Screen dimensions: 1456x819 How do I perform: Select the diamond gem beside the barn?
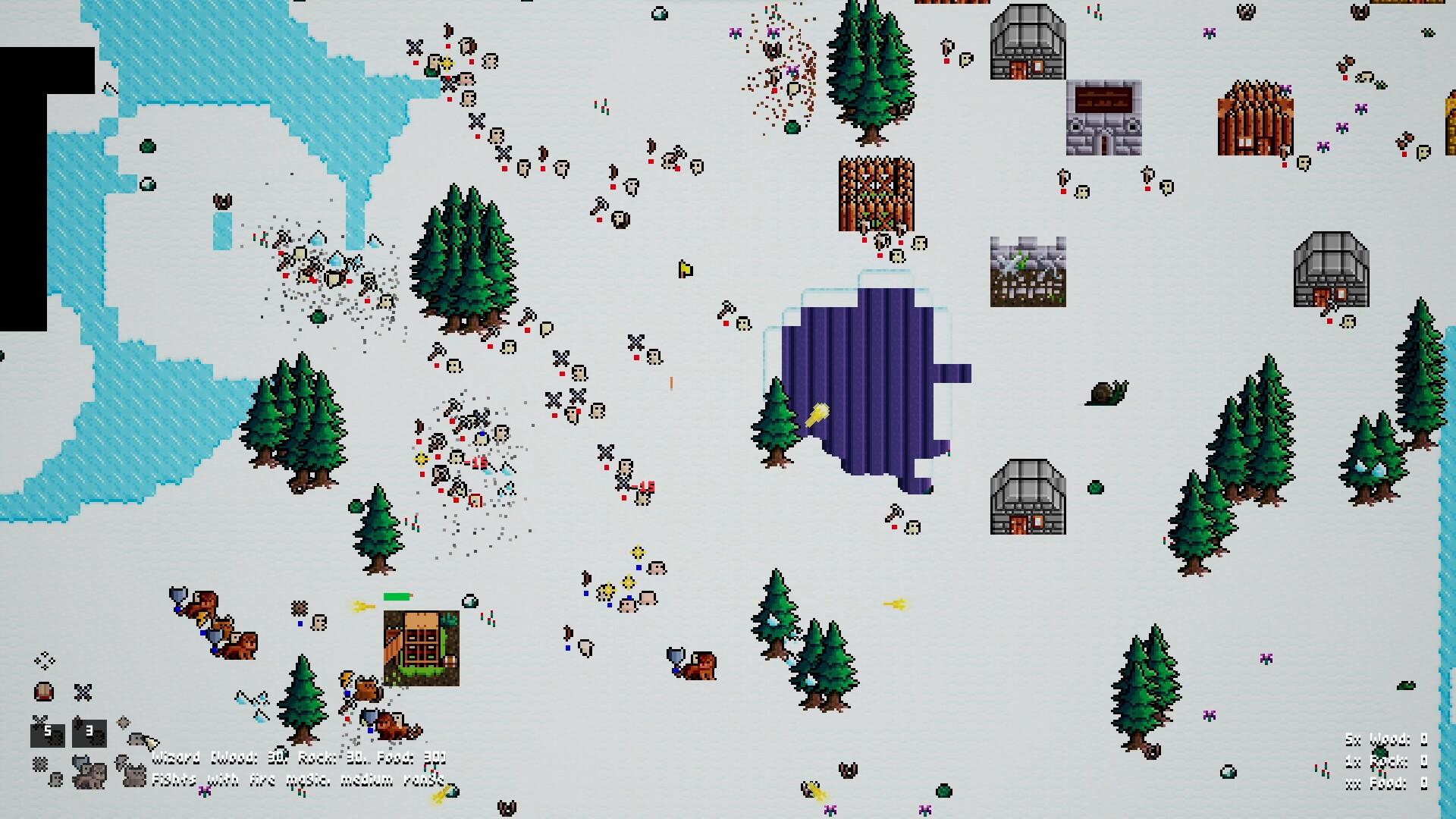[469, 602]
